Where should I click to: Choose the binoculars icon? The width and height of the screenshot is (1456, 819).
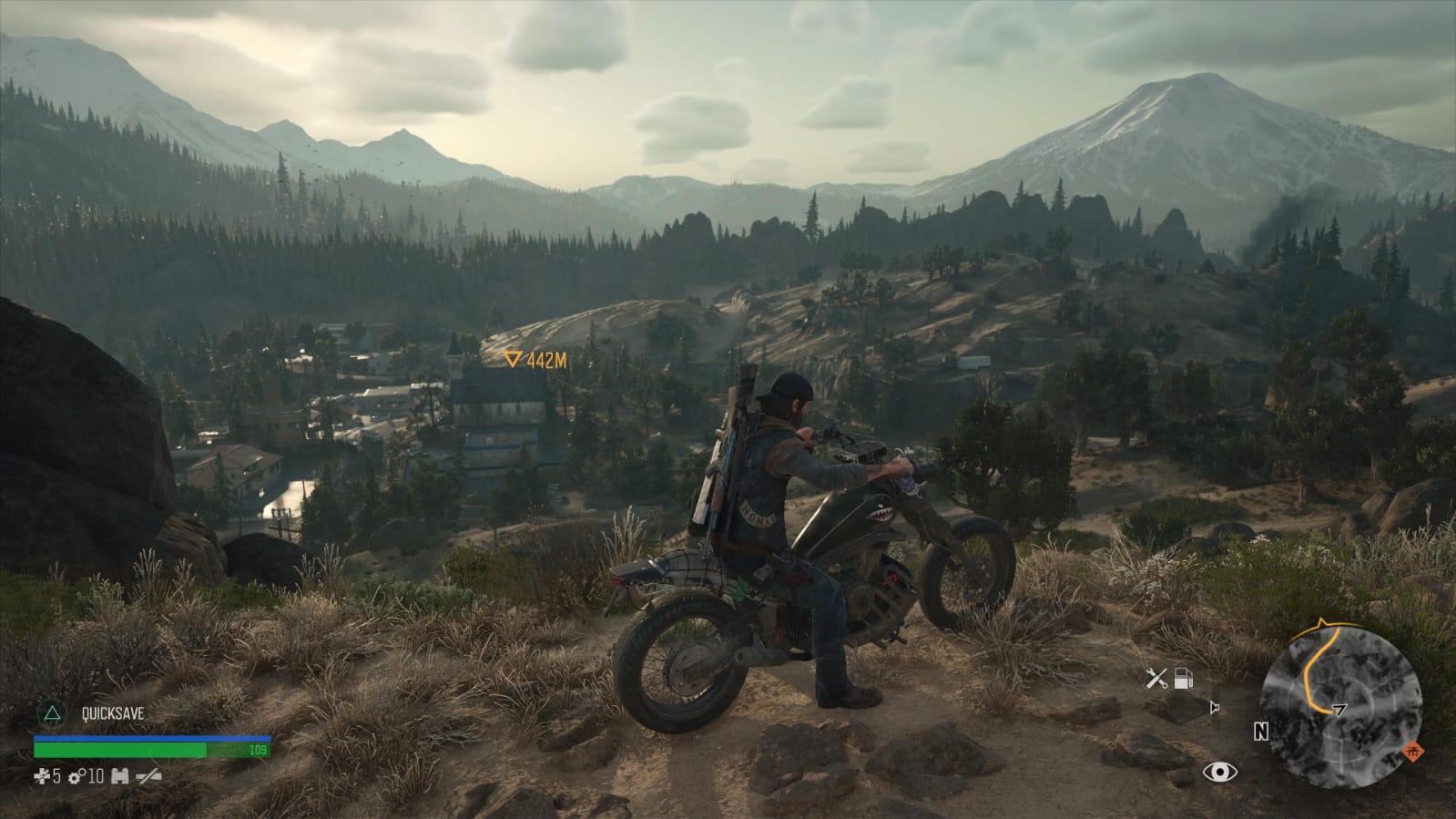[119, 776]
